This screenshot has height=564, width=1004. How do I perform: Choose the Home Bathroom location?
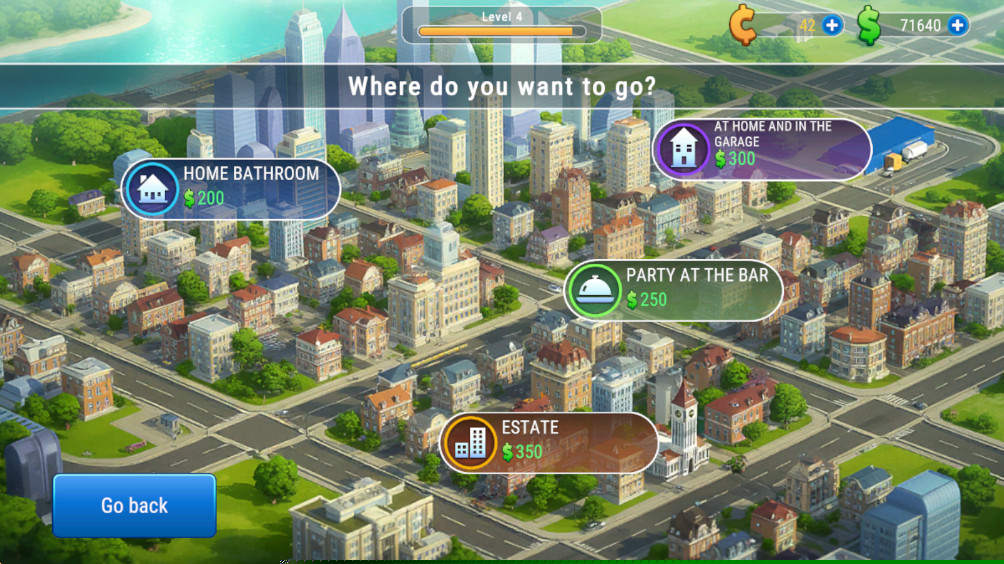pos(231,187)
